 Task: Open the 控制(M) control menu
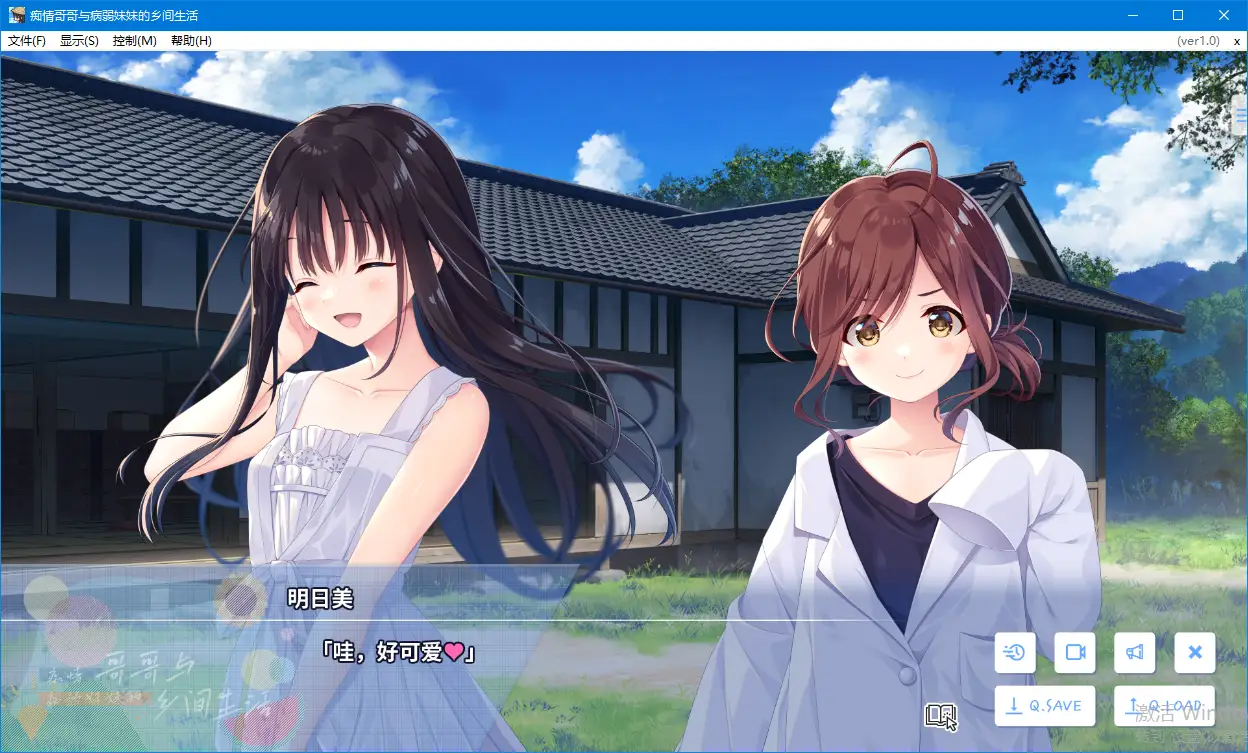click(134, 41)
